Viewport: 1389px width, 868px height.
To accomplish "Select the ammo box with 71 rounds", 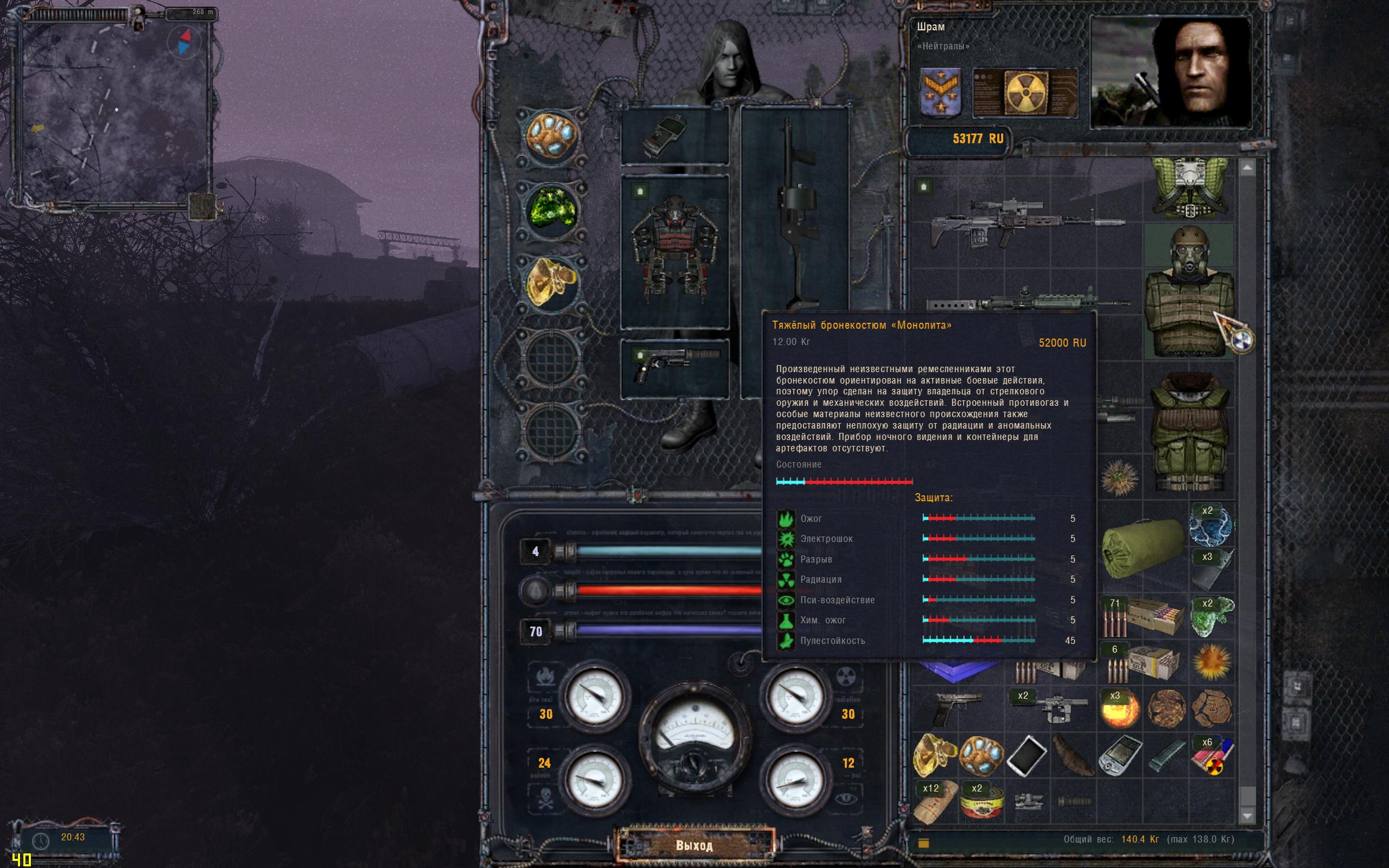I will tap(1142, 618).
